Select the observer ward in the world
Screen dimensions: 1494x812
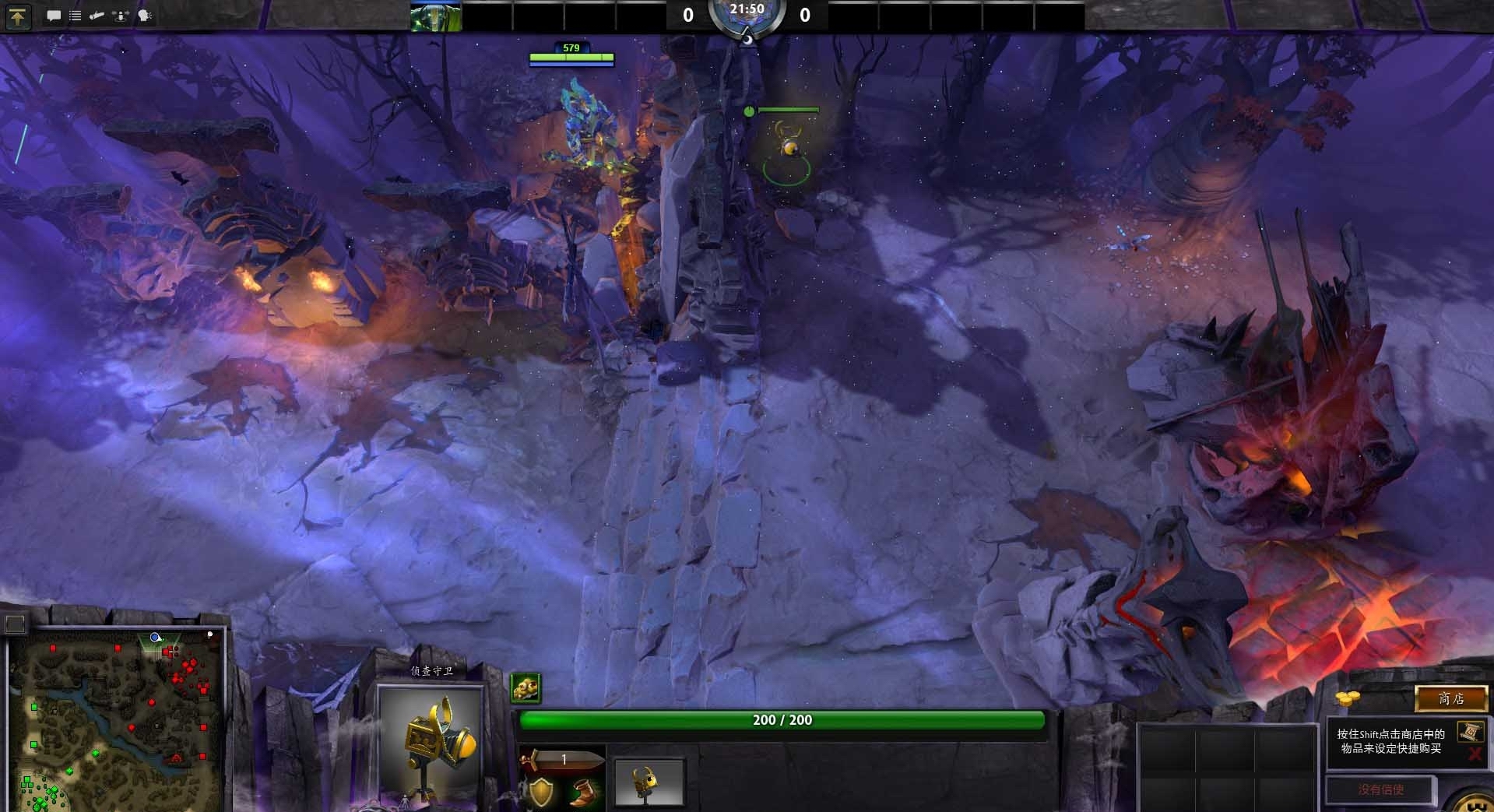click(x=788, y=148)
